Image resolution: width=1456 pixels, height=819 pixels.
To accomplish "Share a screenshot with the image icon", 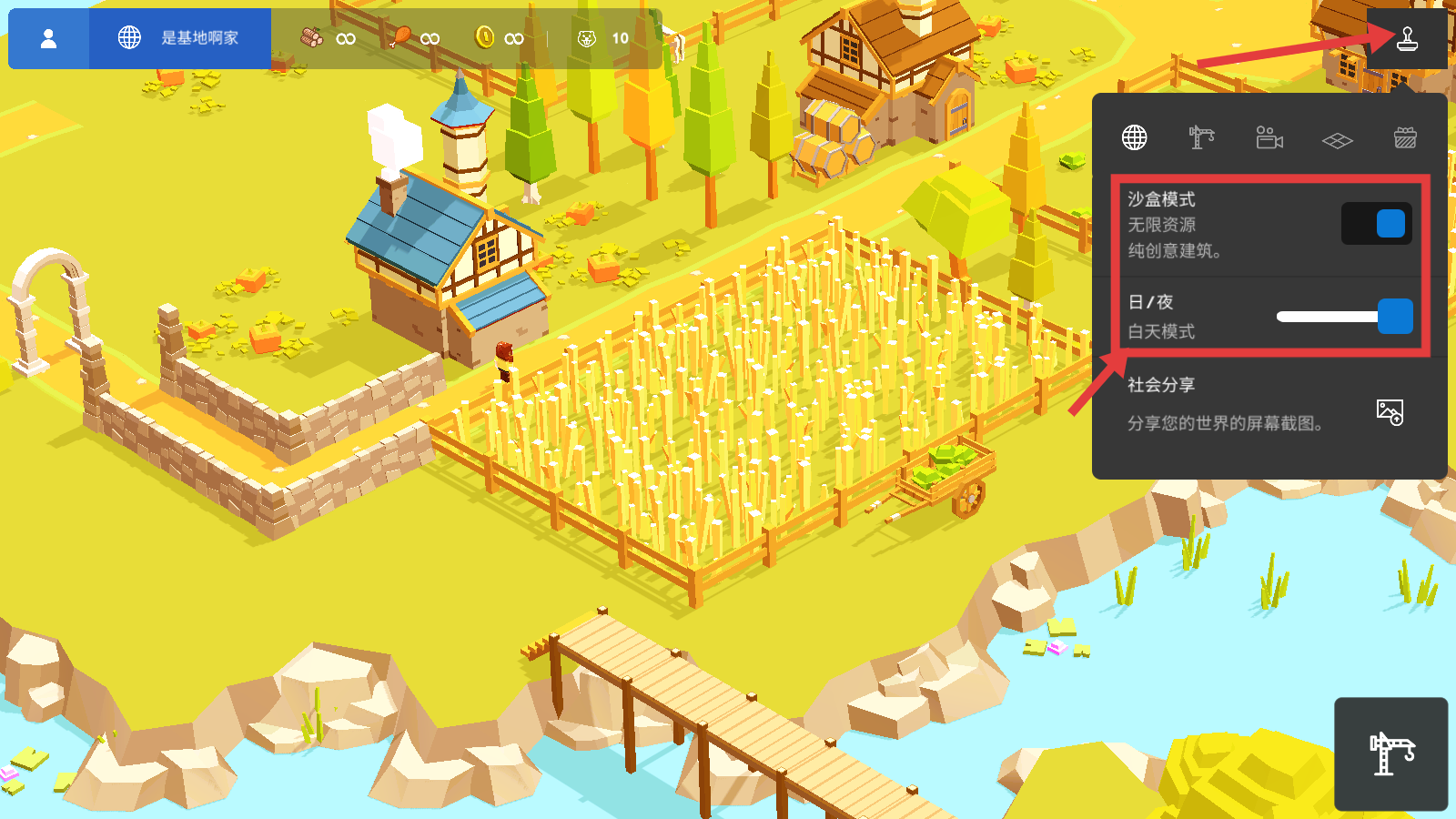I will tap(1390, 412).
